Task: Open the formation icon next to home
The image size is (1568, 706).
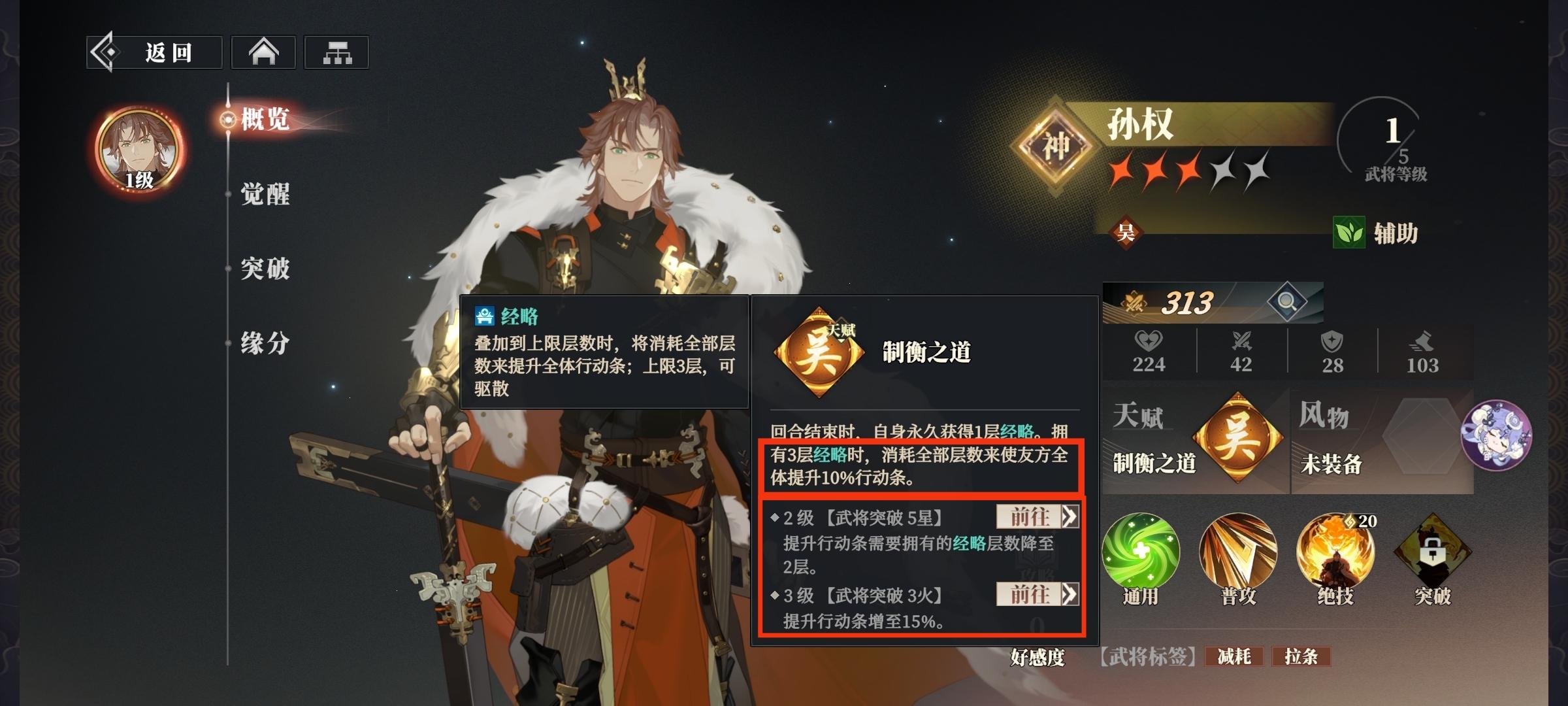Action: 337,51
